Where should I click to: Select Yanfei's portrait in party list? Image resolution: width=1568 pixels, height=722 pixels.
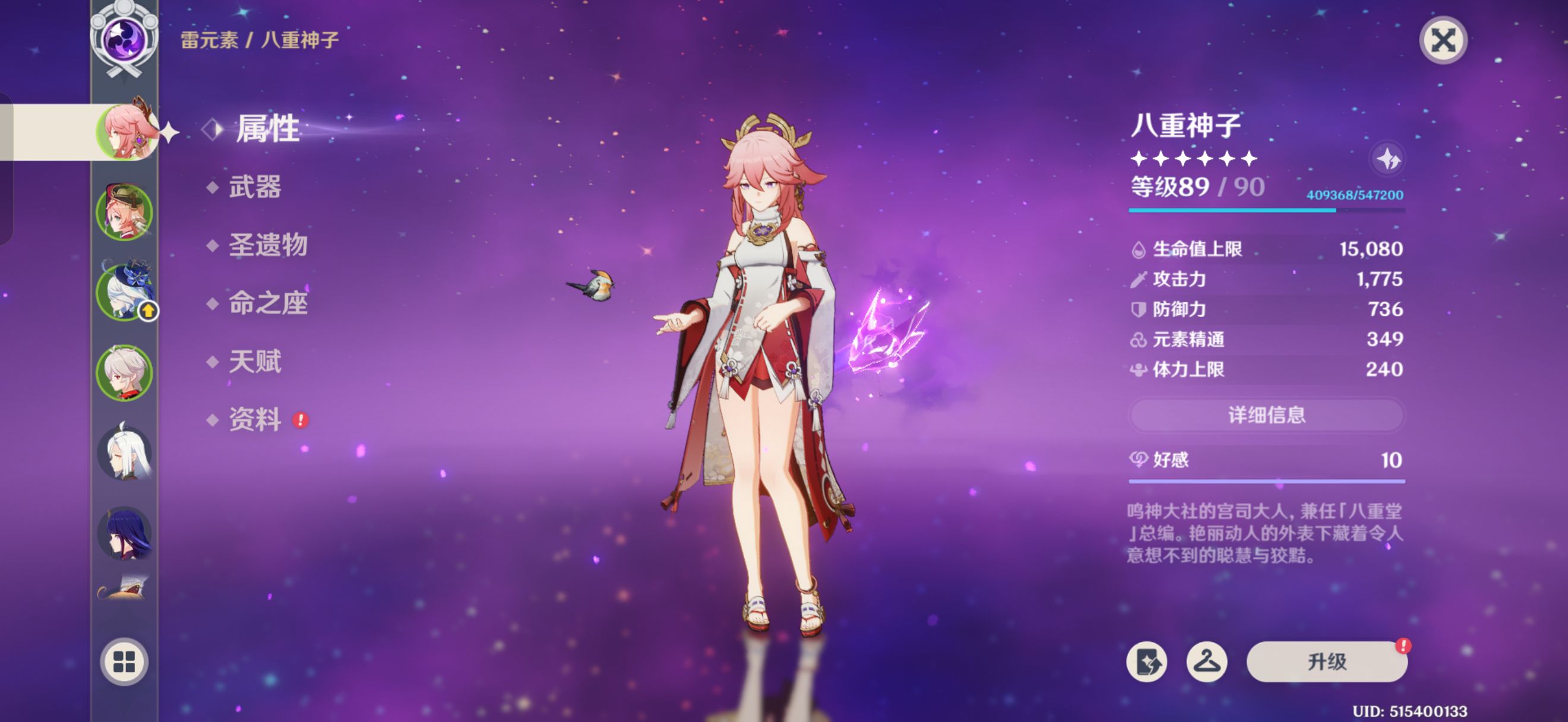coord(124,212)
